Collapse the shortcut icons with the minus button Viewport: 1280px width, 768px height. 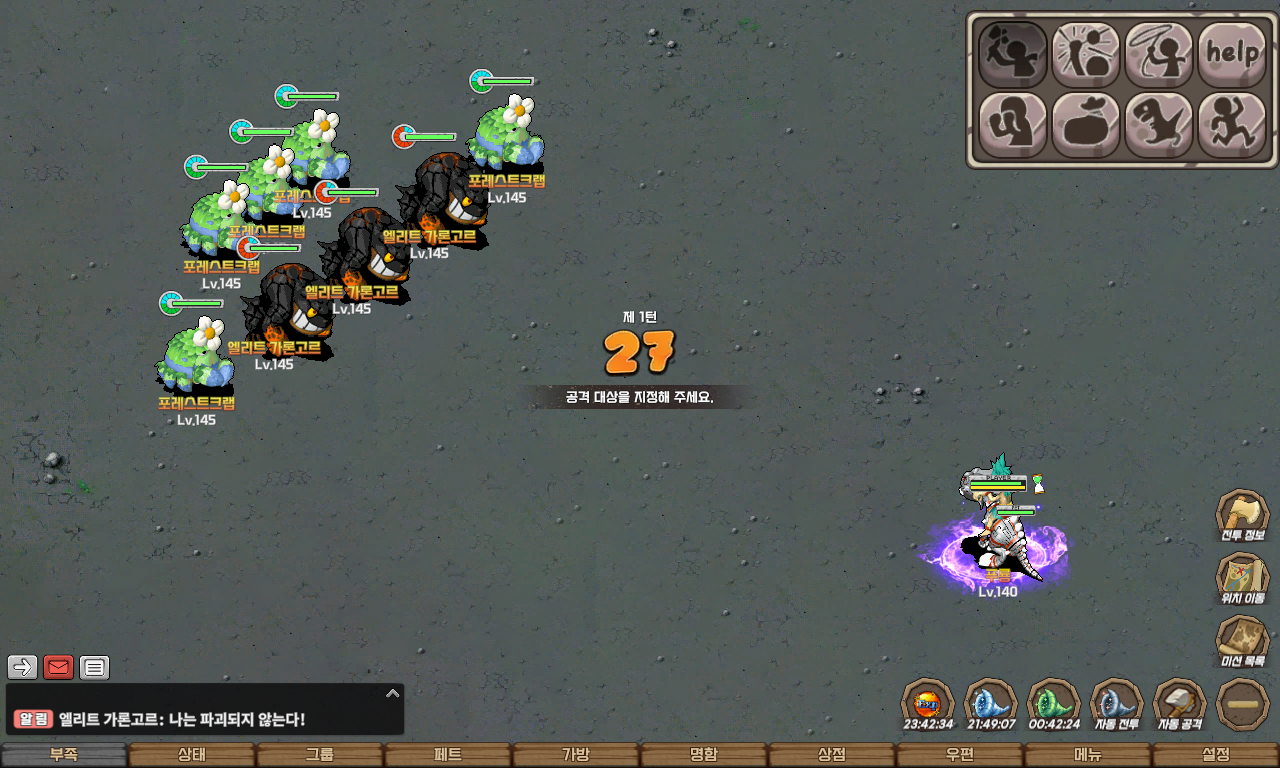1243,705
